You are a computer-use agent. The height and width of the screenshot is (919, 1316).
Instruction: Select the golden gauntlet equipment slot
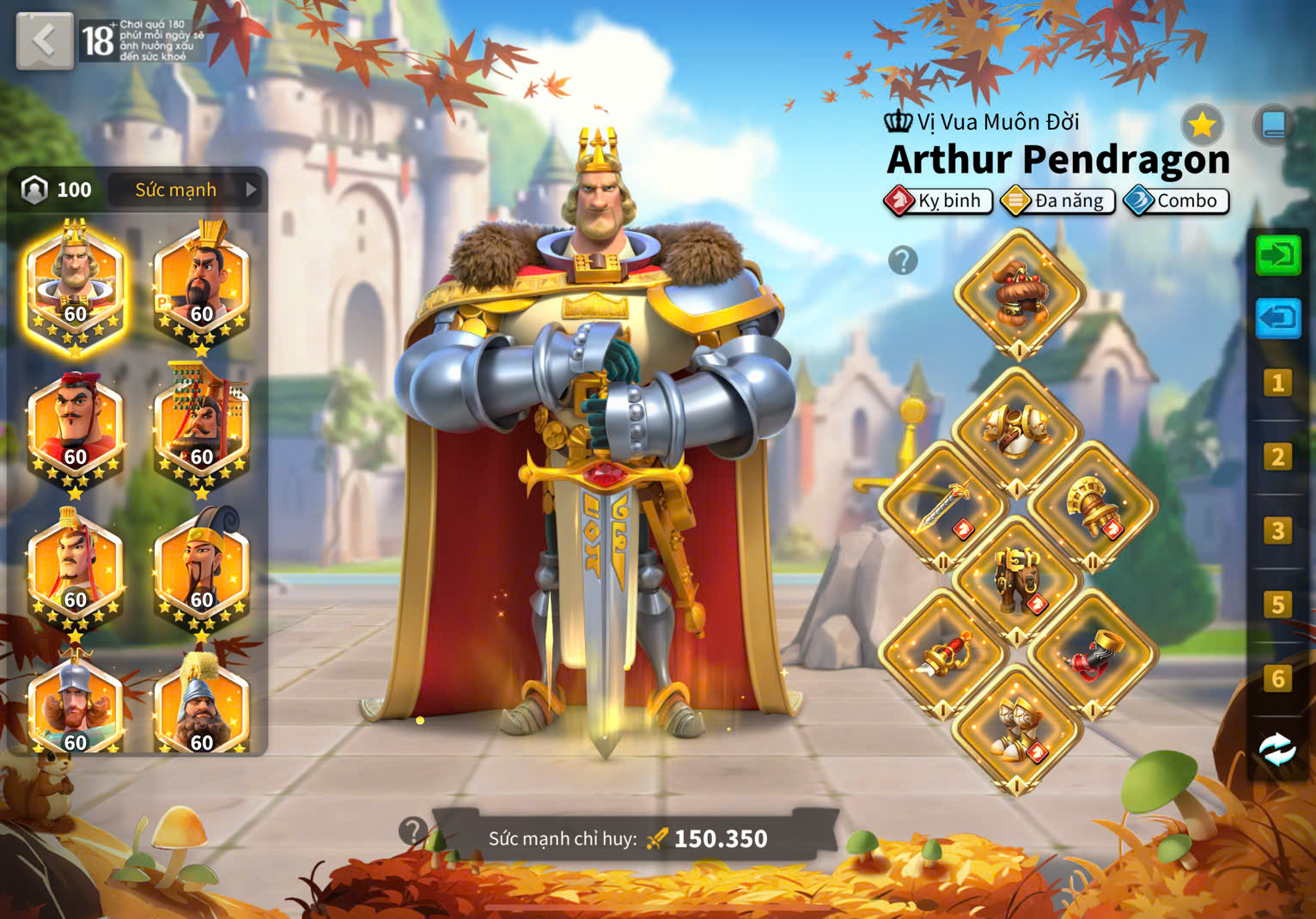pyautogui.click(x=1092, y=505)
